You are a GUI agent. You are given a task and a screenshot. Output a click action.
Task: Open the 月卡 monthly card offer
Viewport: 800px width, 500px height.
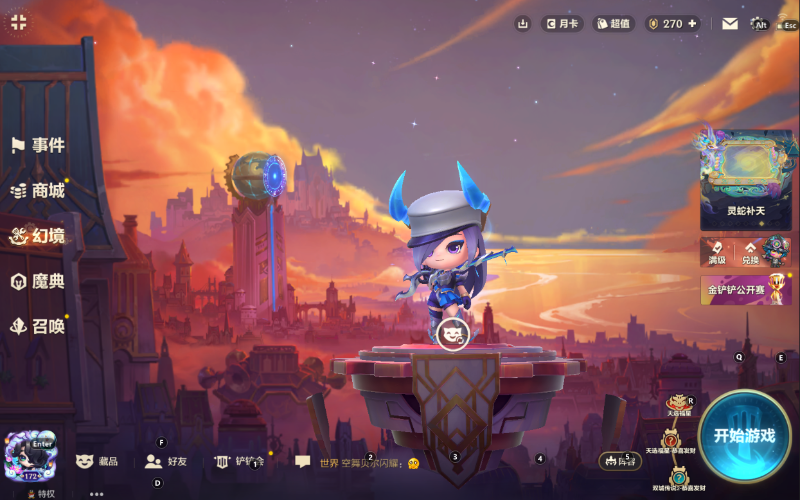(x=562, y=23)
